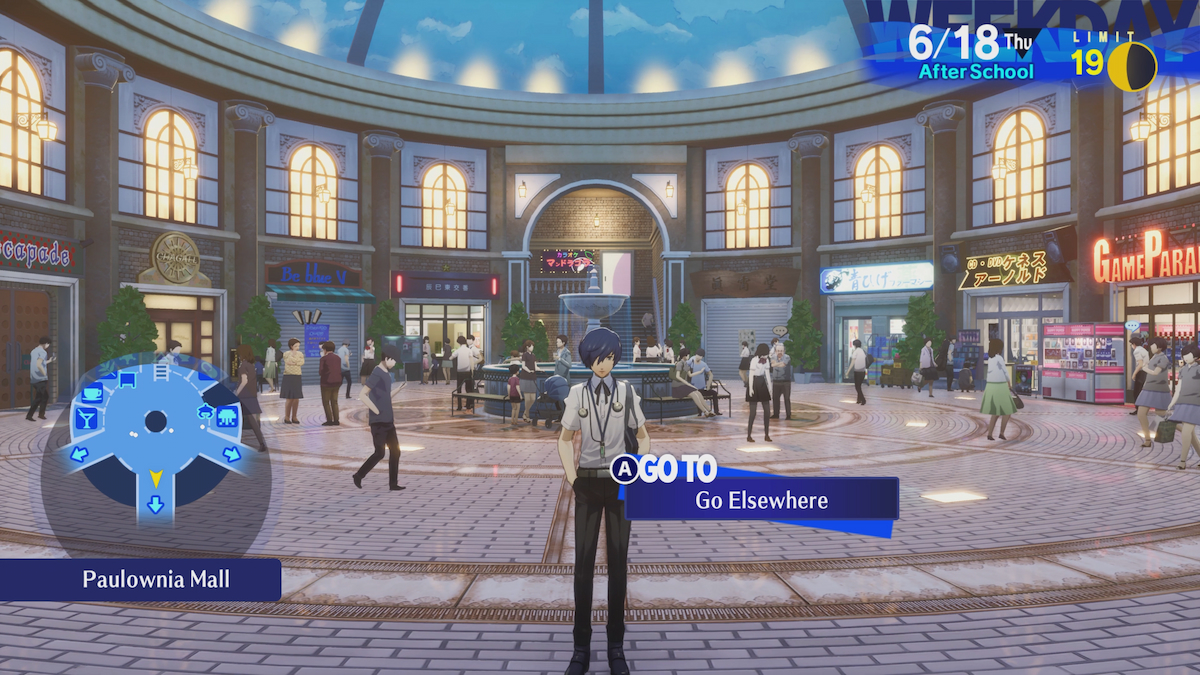
Task: Click the bench marker on the minimap
Action: point(127,378)
